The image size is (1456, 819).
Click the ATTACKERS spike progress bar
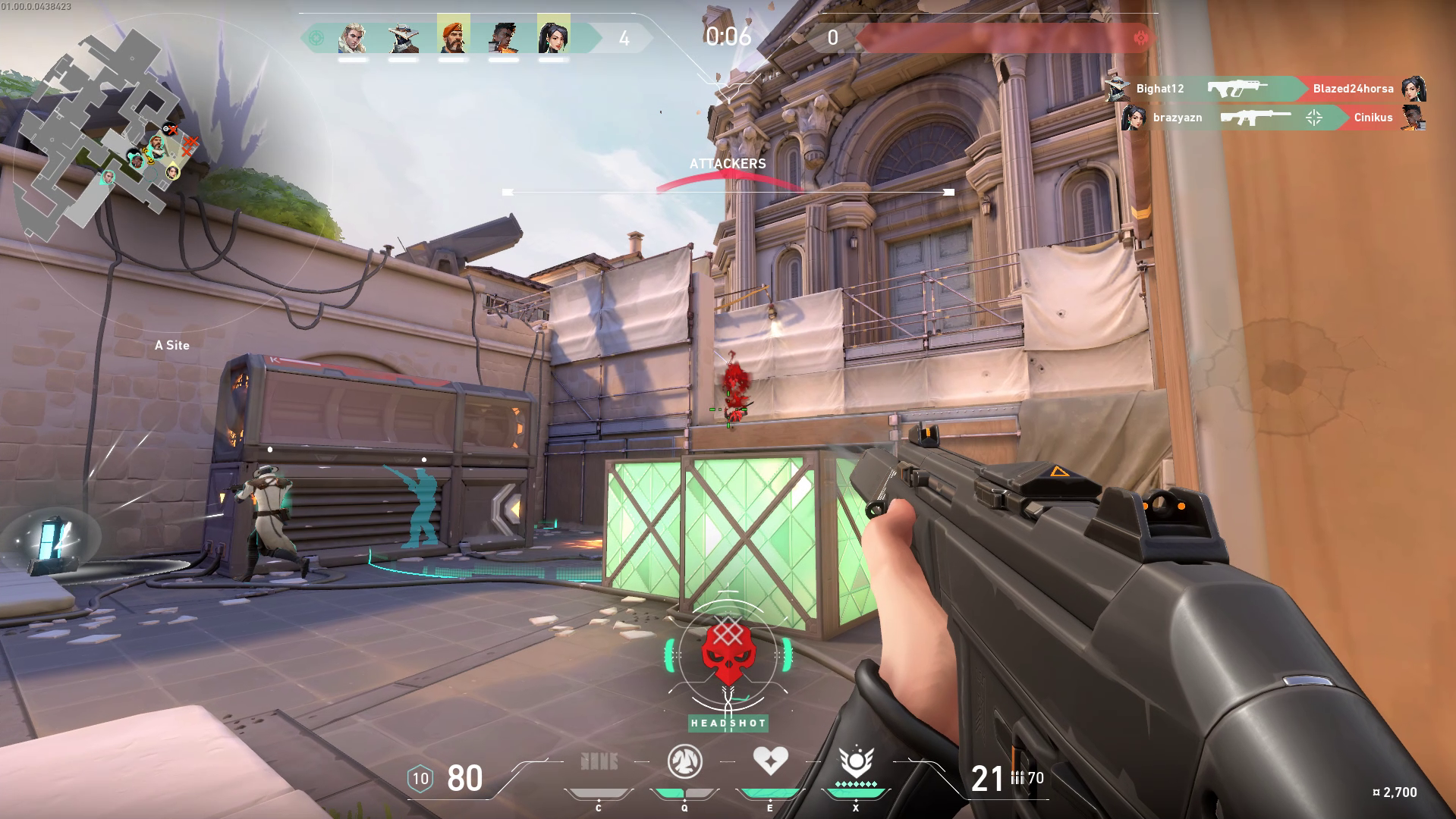point(727,163)
